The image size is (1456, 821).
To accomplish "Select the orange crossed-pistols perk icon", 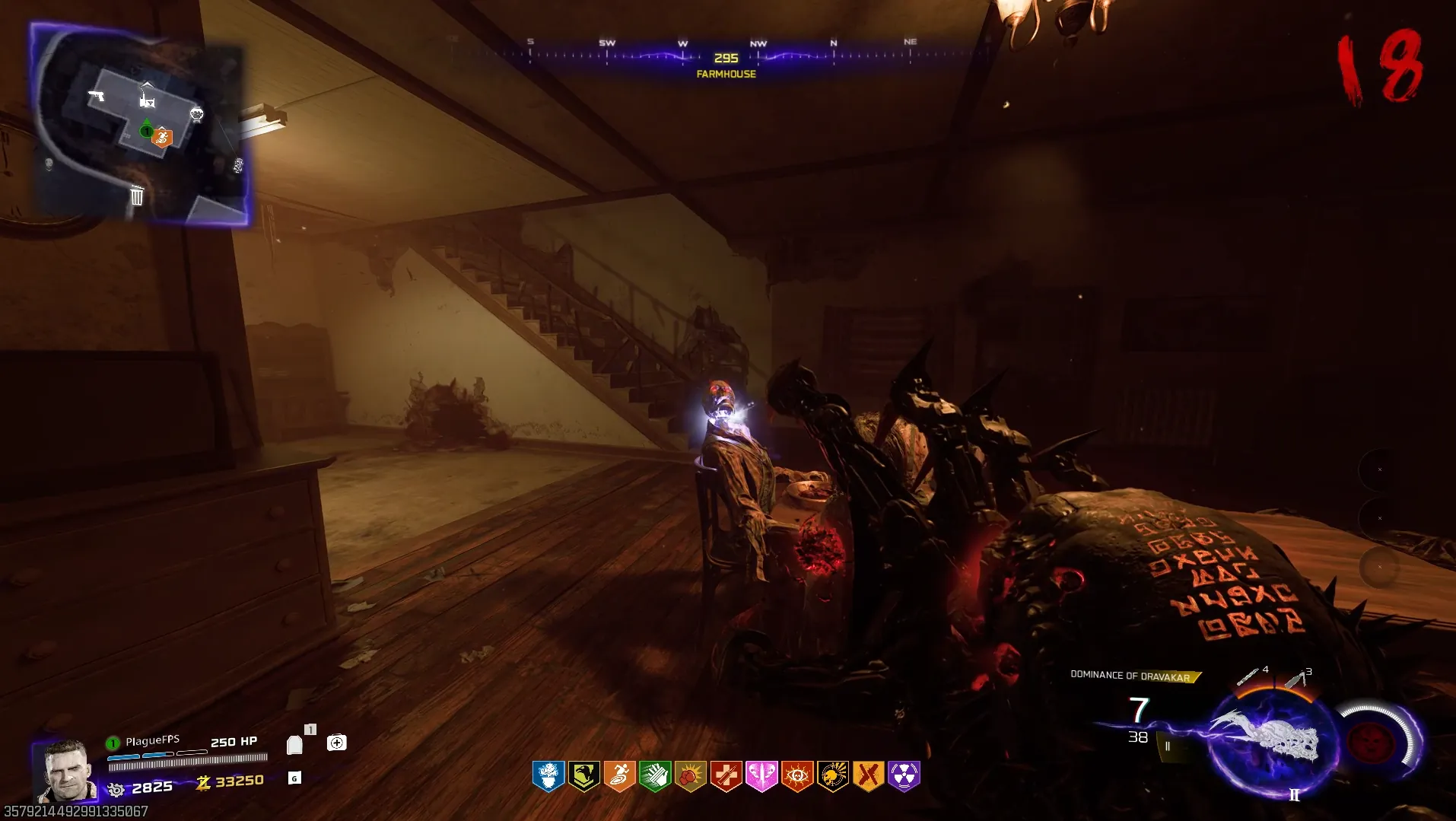I will (x=868, y=776).
